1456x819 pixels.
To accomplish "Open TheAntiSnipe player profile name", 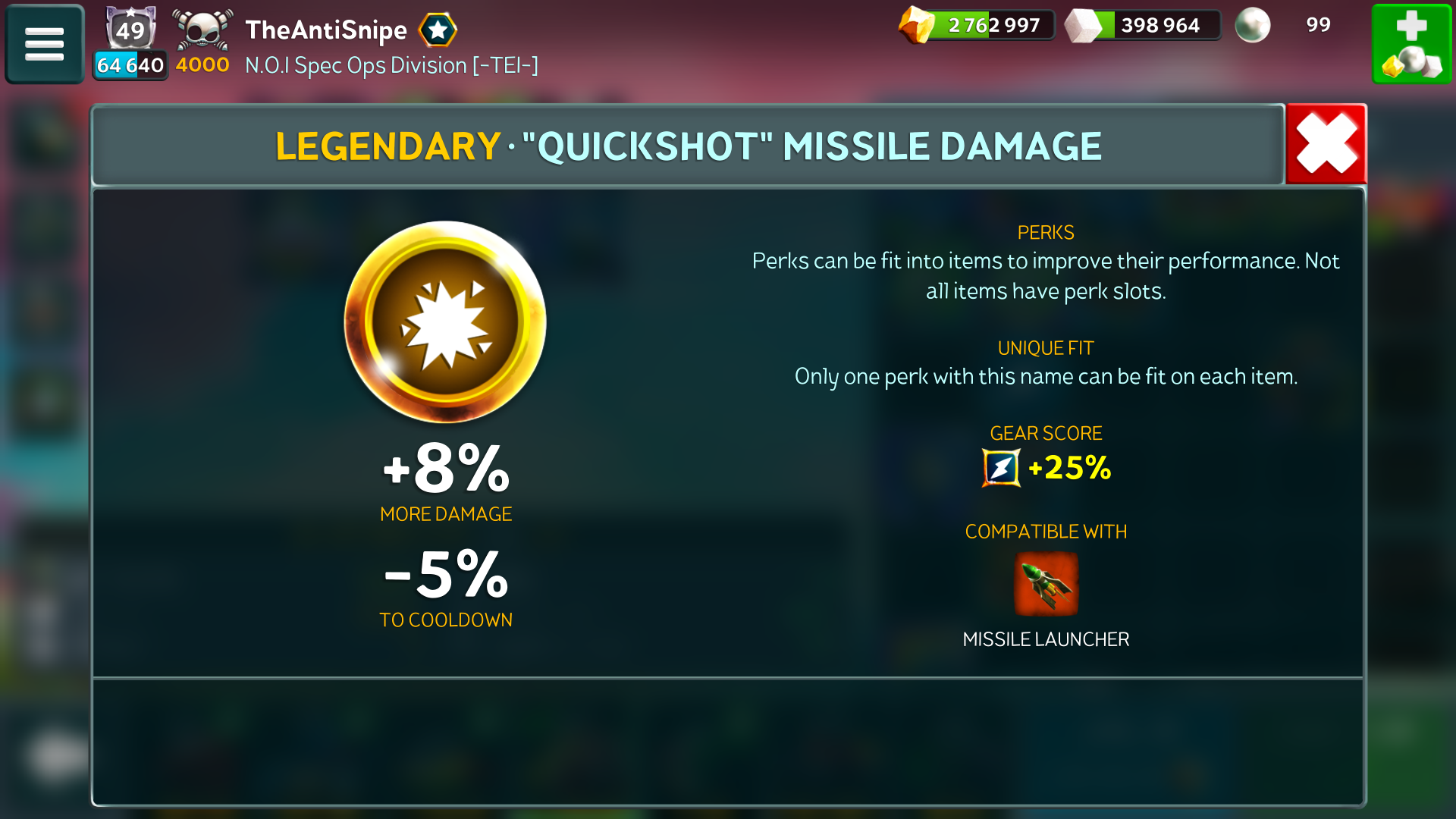I will click(x=326, y=30).
